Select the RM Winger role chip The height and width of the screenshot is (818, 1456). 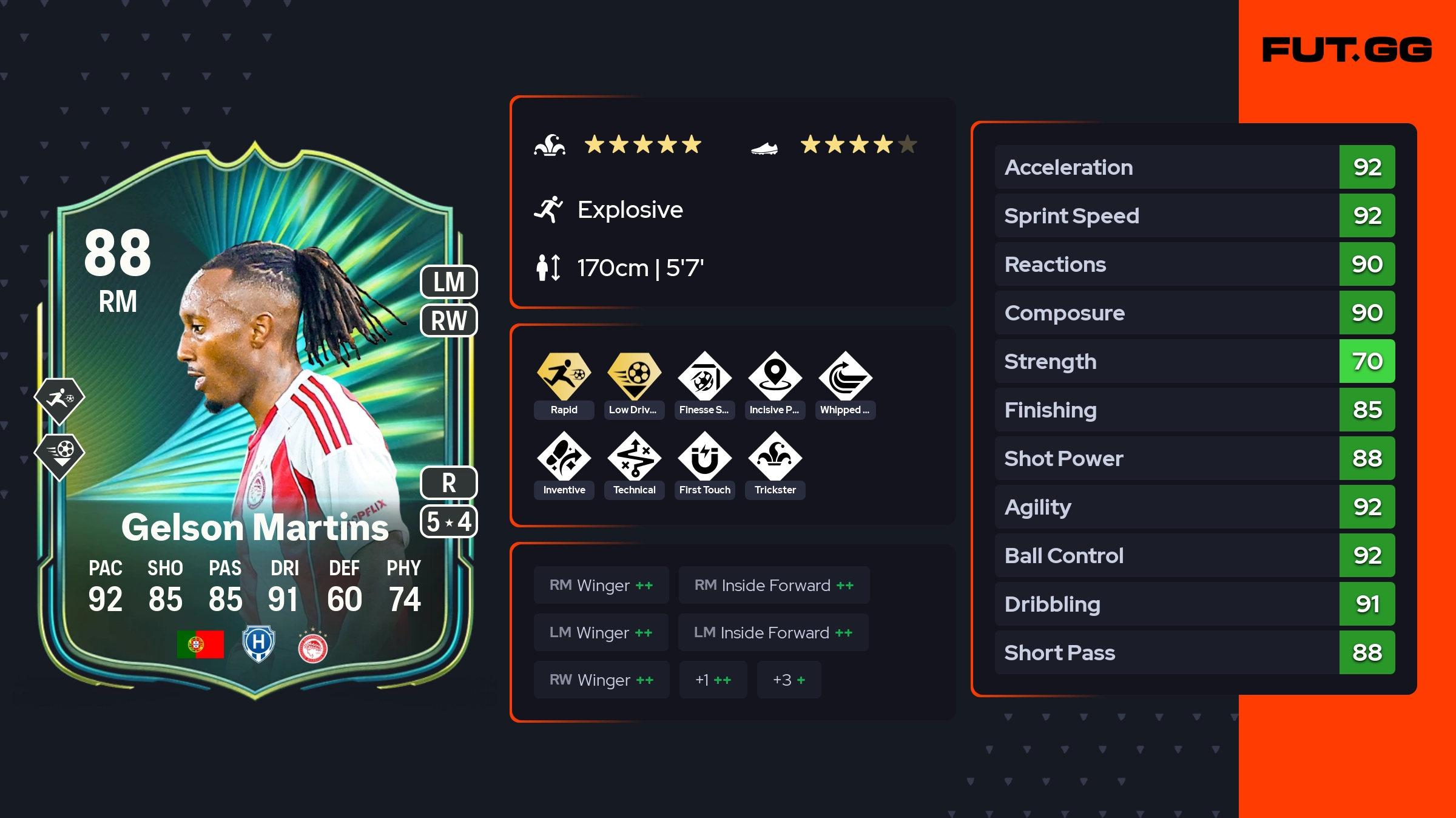click(601, 585)
